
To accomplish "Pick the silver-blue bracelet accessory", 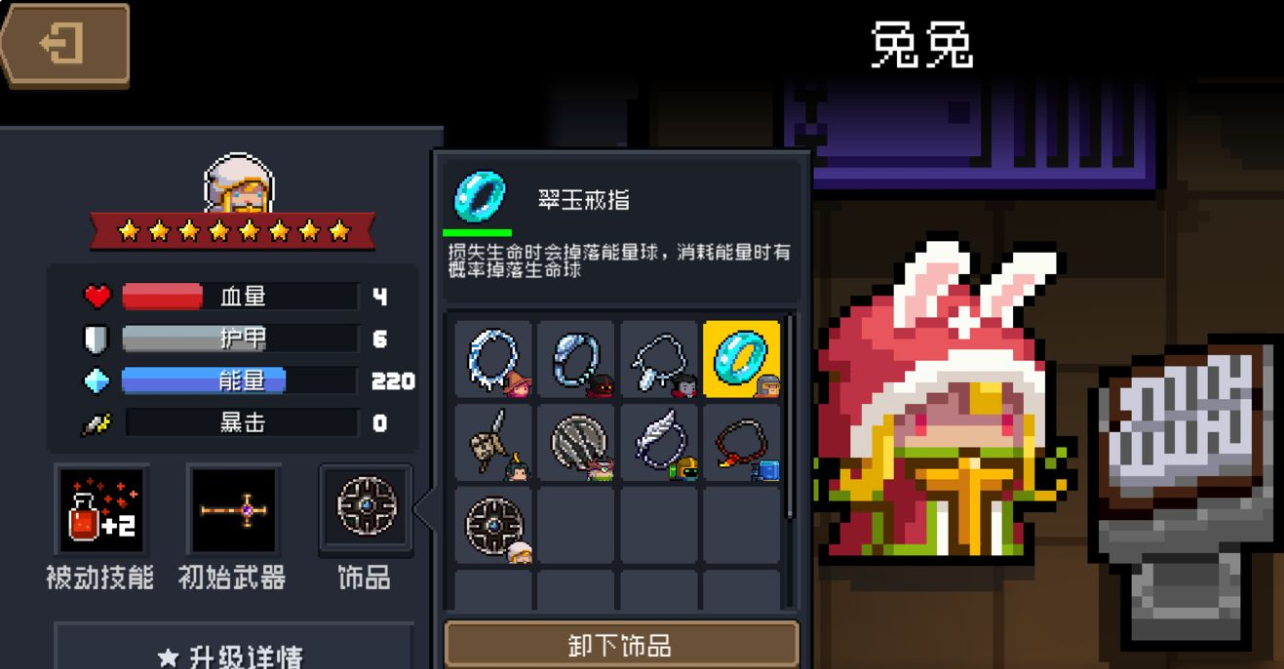I will point(576,359).
